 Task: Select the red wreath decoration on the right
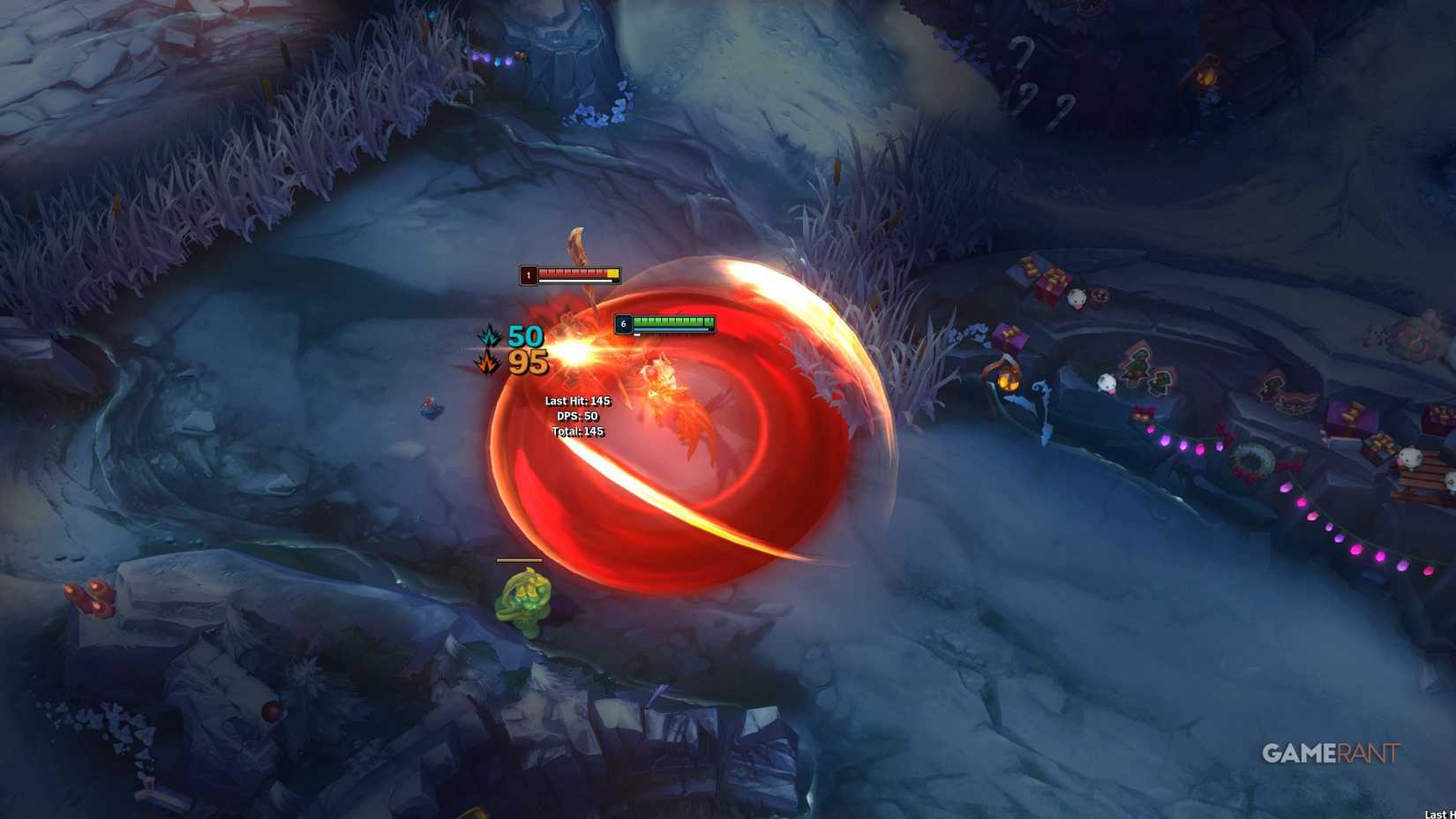point(1252,461)
